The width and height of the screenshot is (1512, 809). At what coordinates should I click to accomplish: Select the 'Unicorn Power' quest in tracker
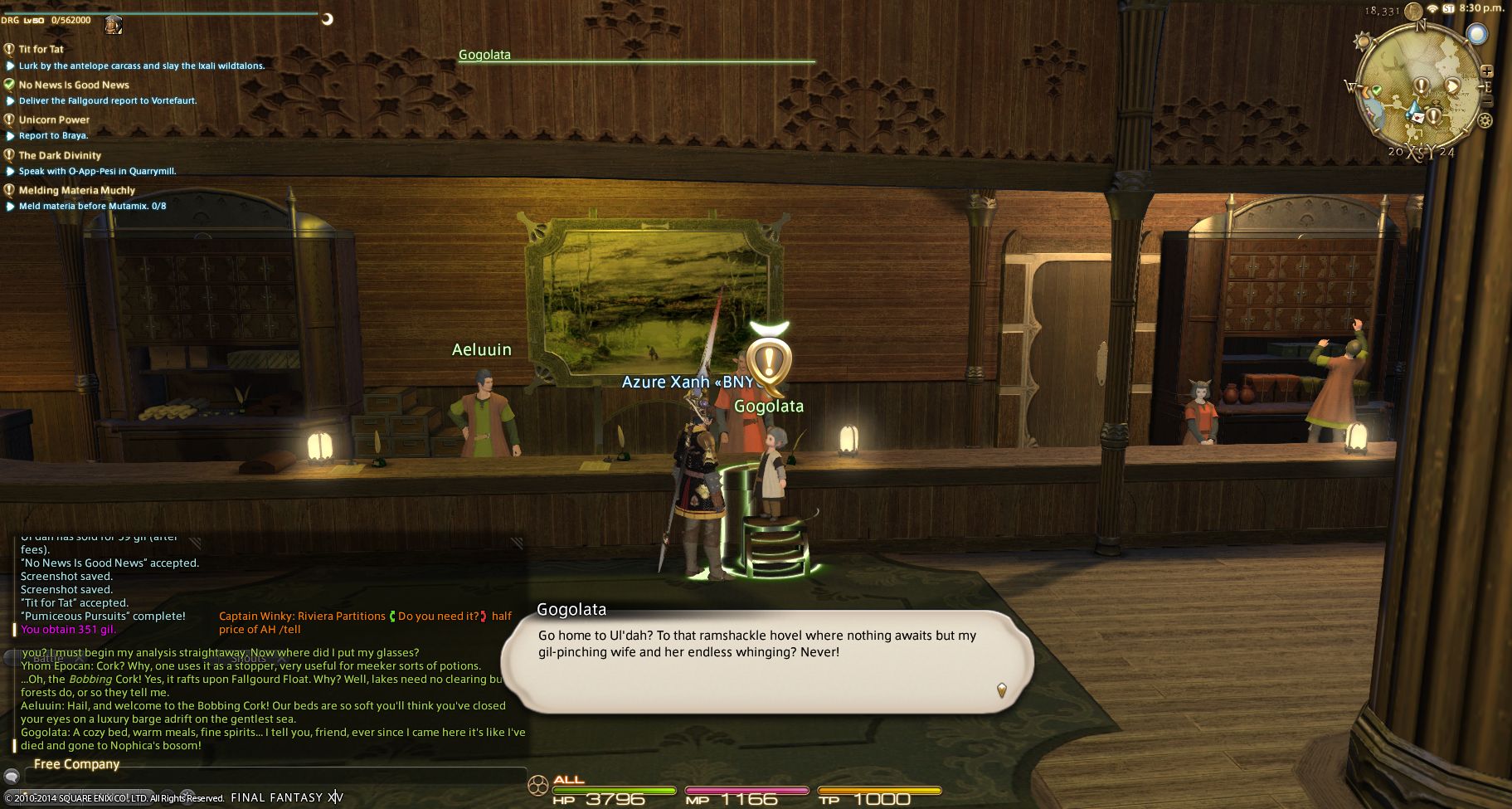coord(54,119)
